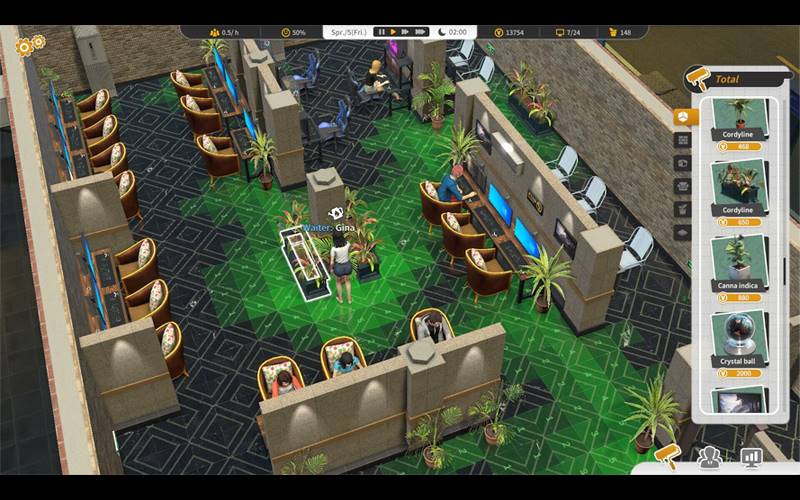
Task: Select the Cordyline plant priced 468
Action: tap(739, 123)
